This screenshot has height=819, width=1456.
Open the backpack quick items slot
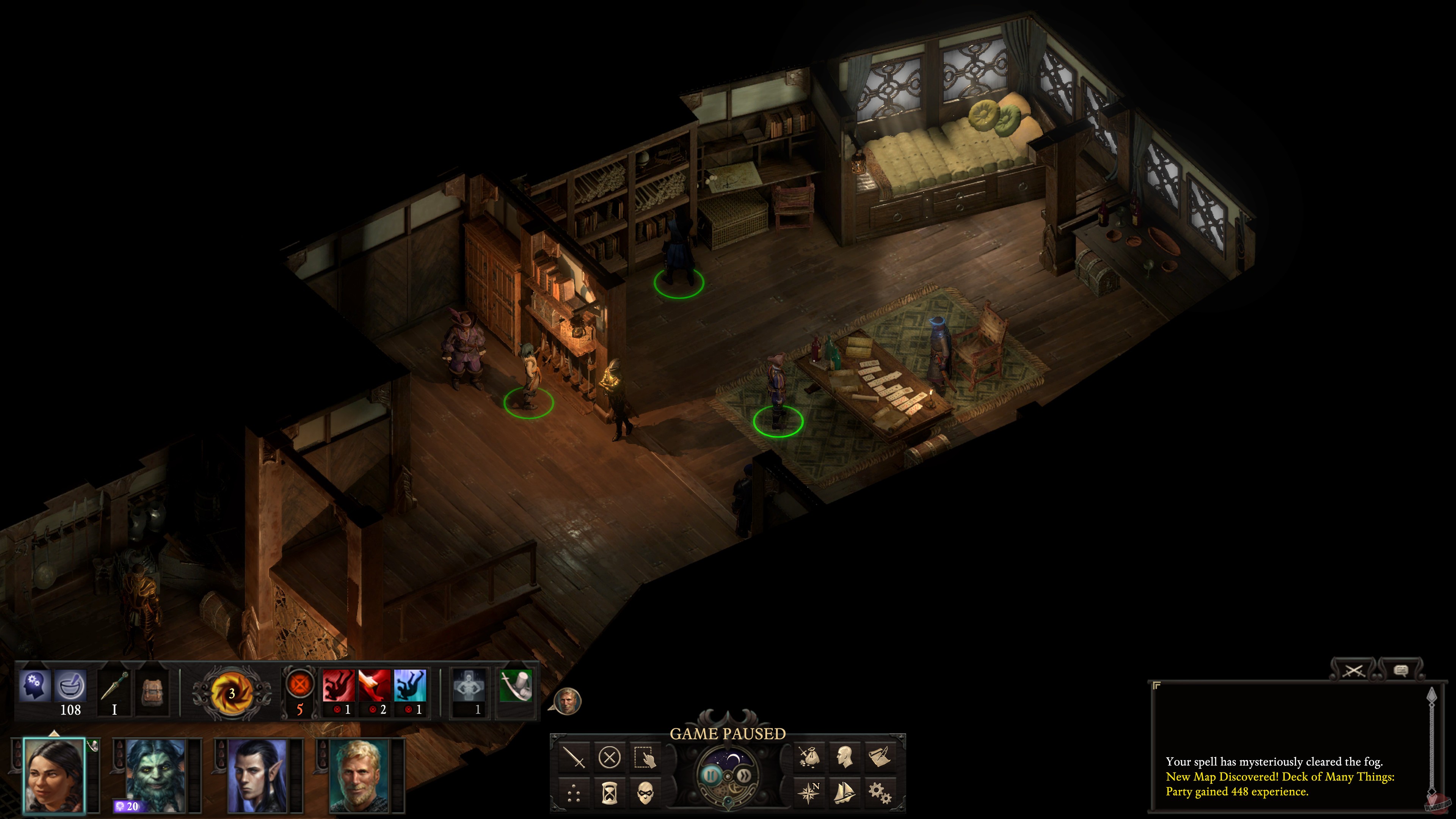coord(152,691)
